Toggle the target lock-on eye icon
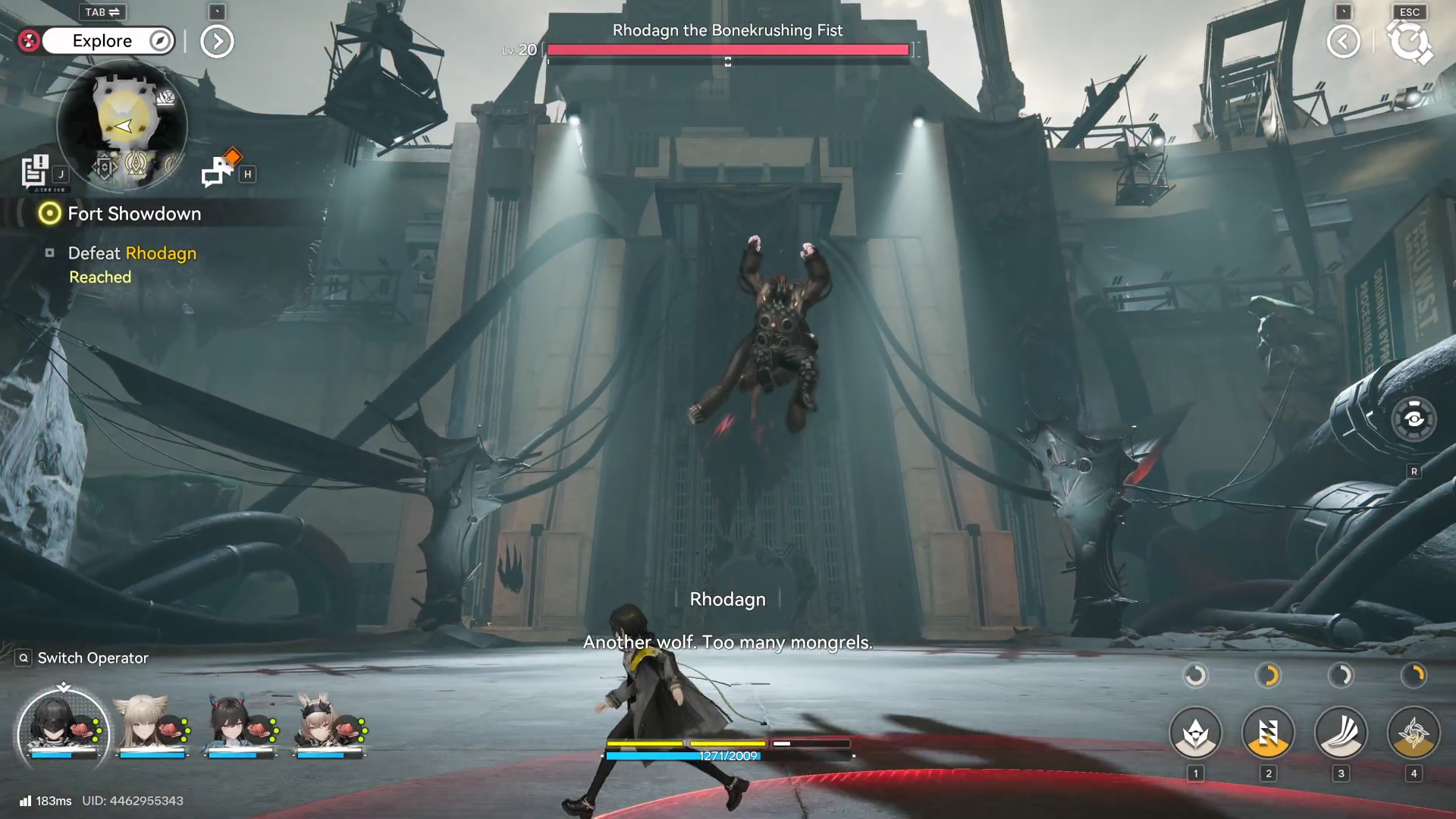 click(1414, 419)
